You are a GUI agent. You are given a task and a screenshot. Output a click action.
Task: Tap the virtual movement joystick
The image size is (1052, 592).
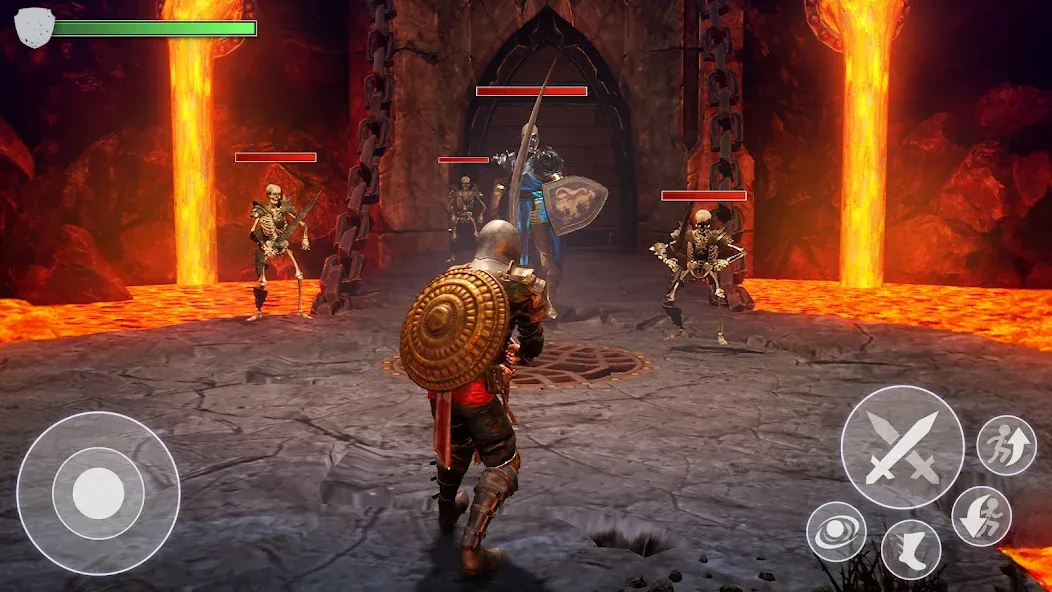click(x=98, y=493)
